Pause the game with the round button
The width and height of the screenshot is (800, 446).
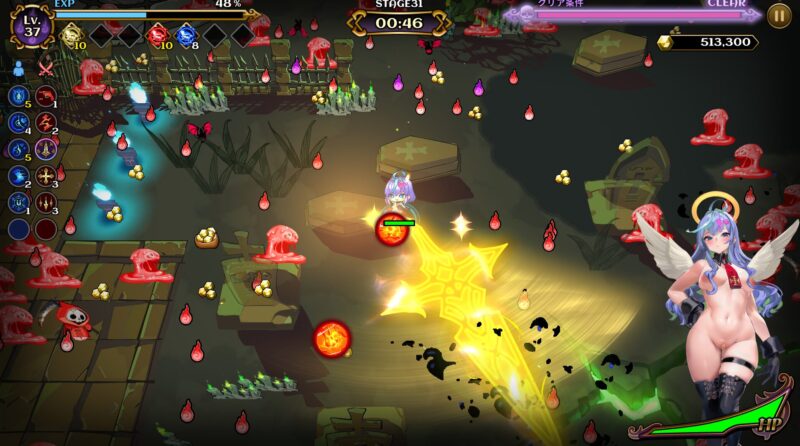(x=779, y=15)
